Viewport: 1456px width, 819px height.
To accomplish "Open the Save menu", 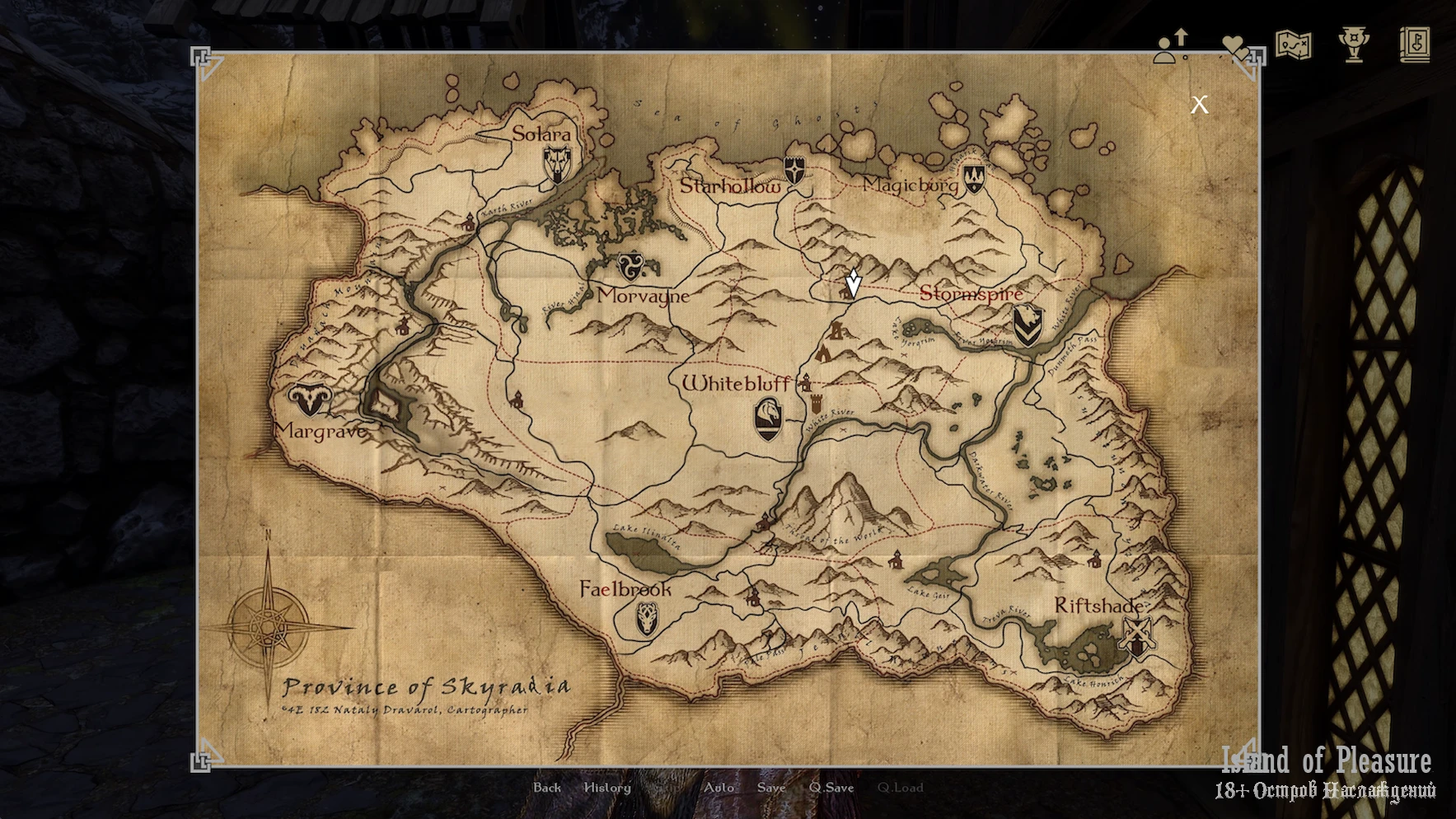I will pyautogui.click(x=771, y=788).
